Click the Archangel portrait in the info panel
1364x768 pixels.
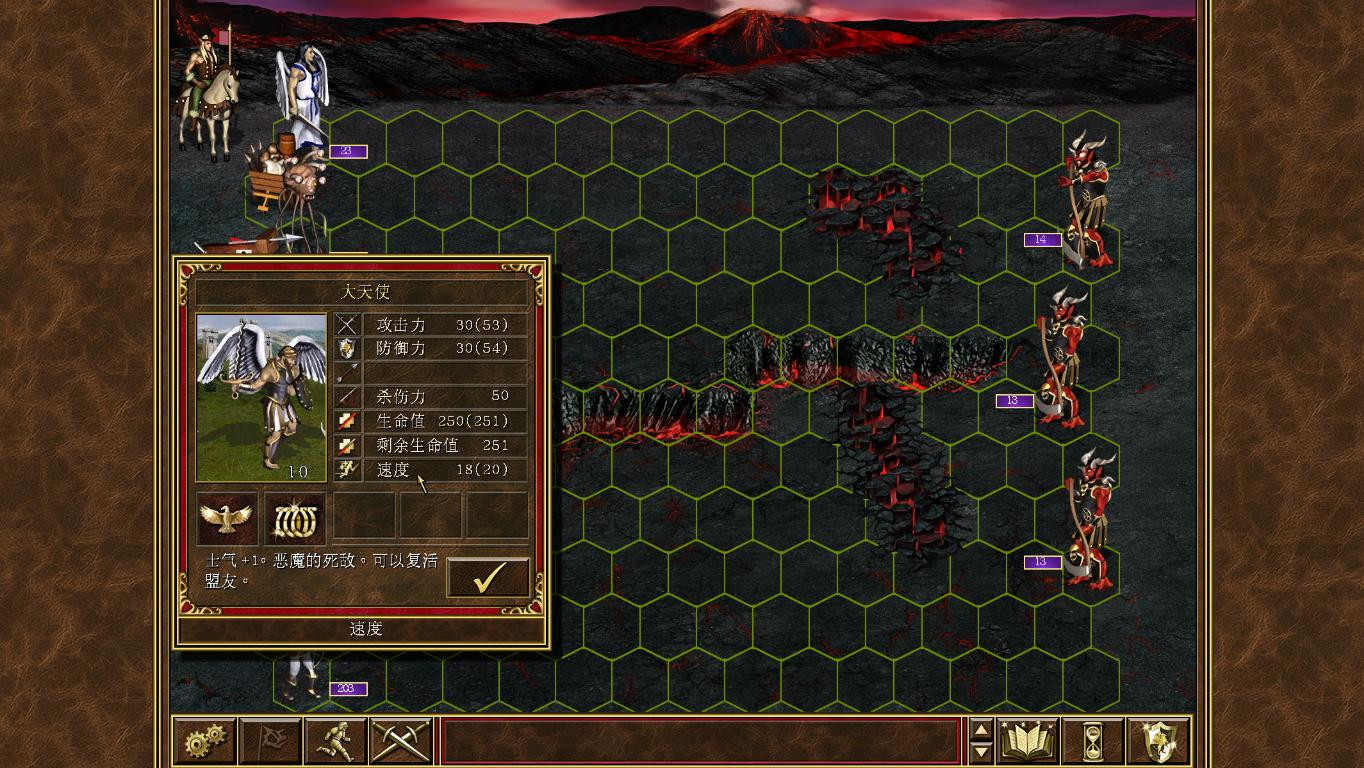click(261, 397)
